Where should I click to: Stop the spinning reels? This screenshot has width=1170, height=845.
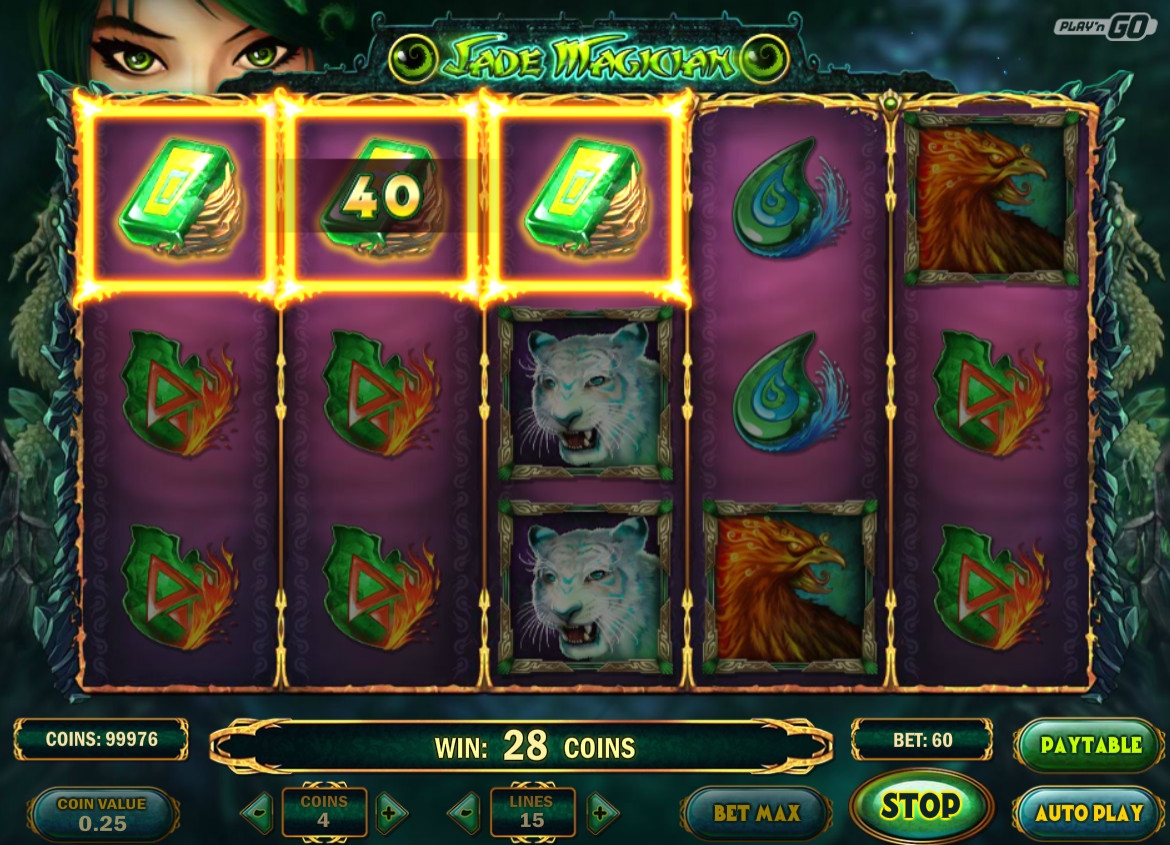(x=920, y=806)
